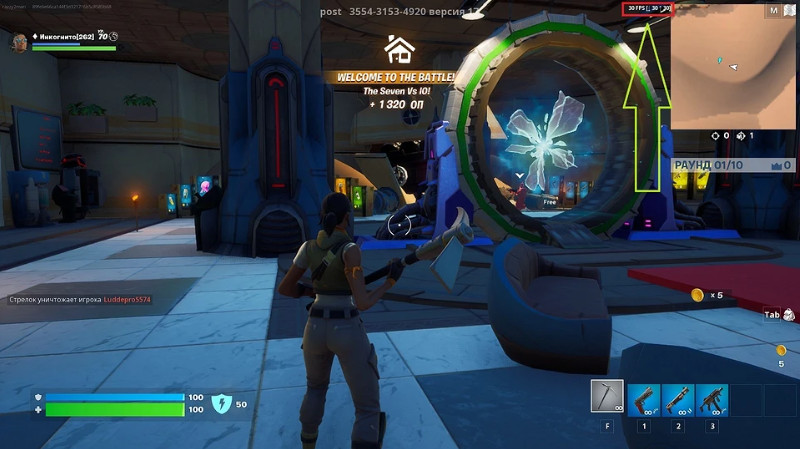The width and height of the screenshot is (800, 449).
Task: Select the squad member portrait avatar
Action: pyautogui.click(x=19, y=42)
